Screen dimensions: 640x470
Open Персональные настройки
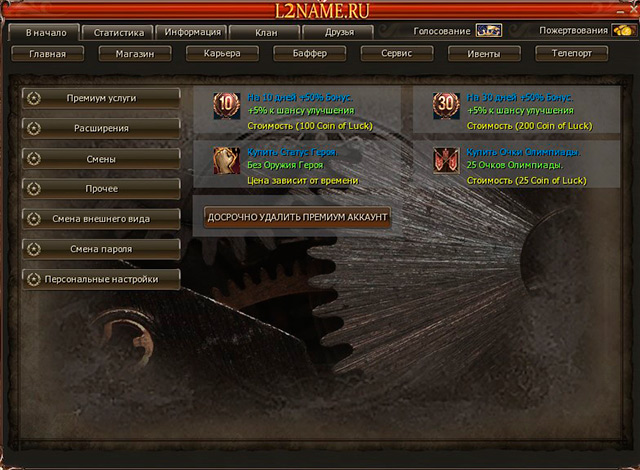[101, 279]
